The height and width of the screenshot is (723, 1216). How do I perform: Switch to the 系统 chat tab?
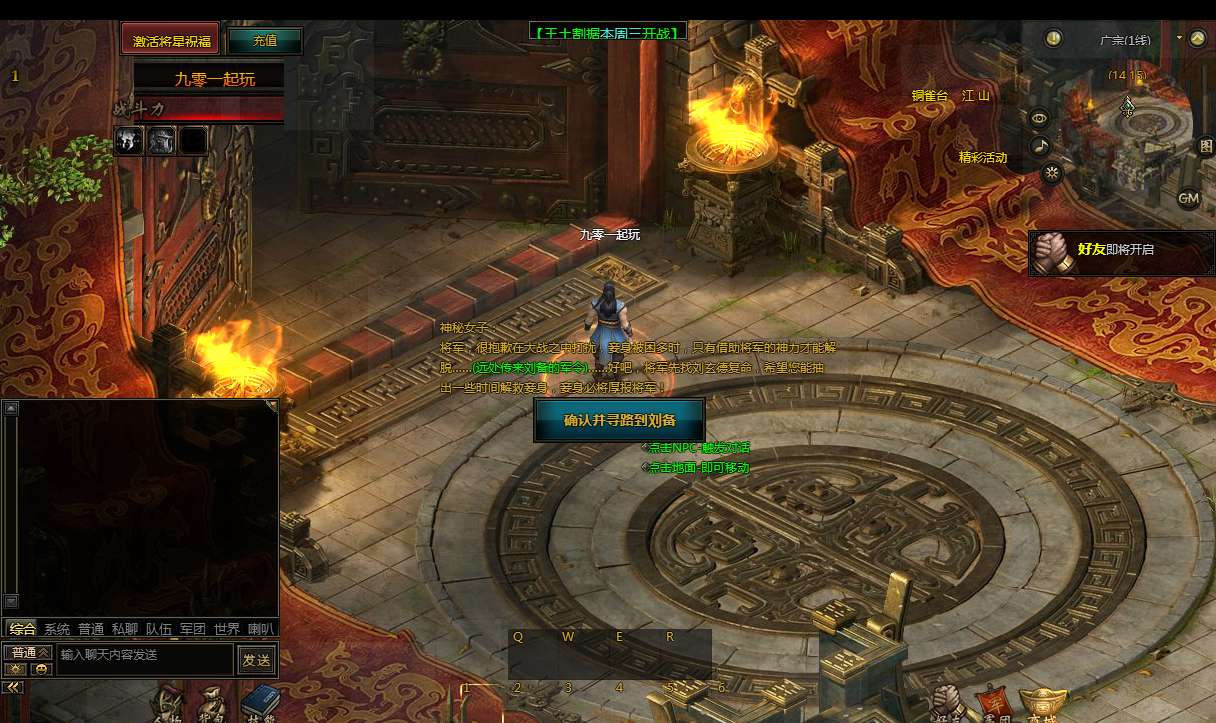point(57,629)
